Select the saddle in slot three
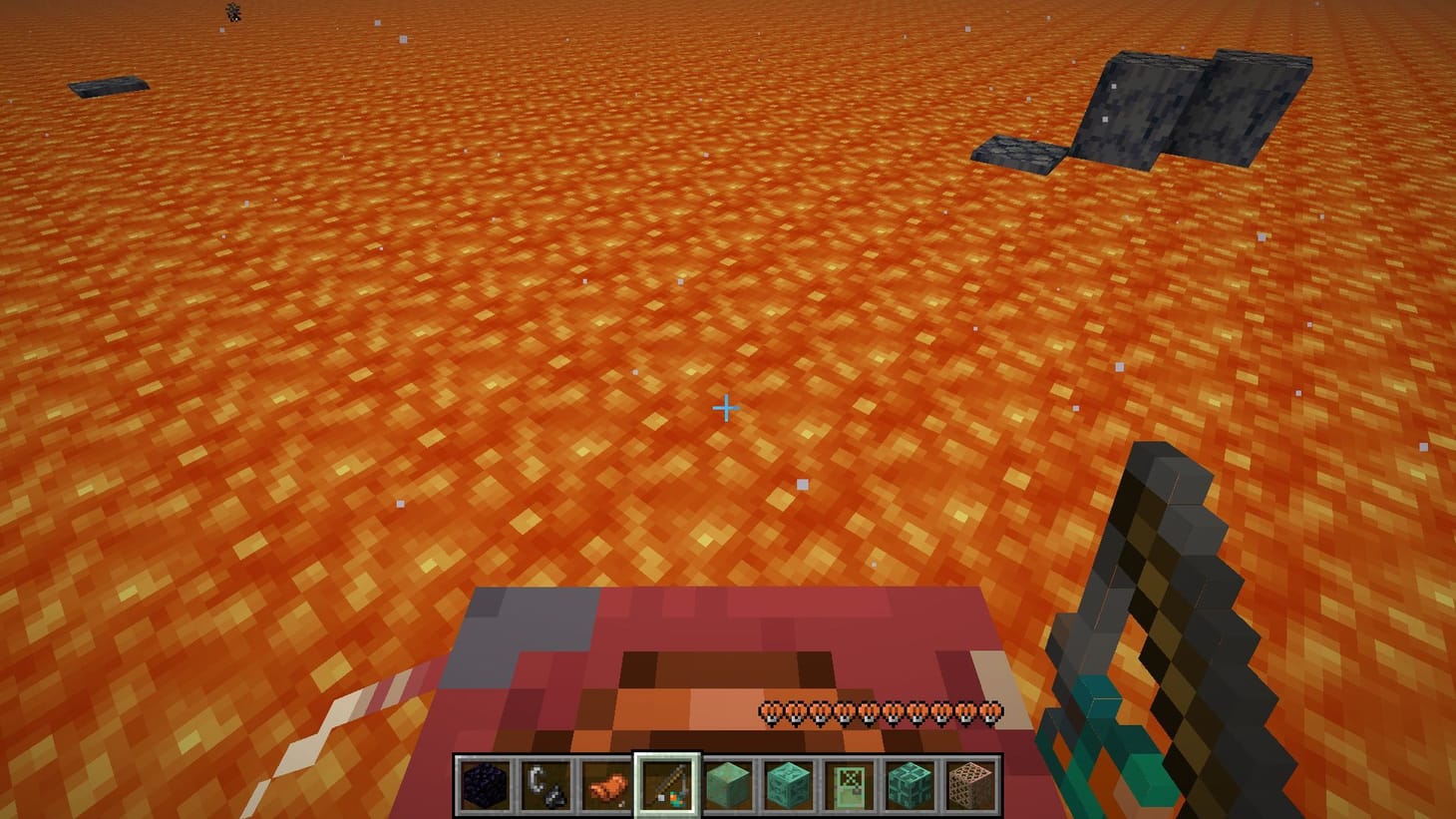Viewport: 1456px width, 819px height. click(606, 783)
